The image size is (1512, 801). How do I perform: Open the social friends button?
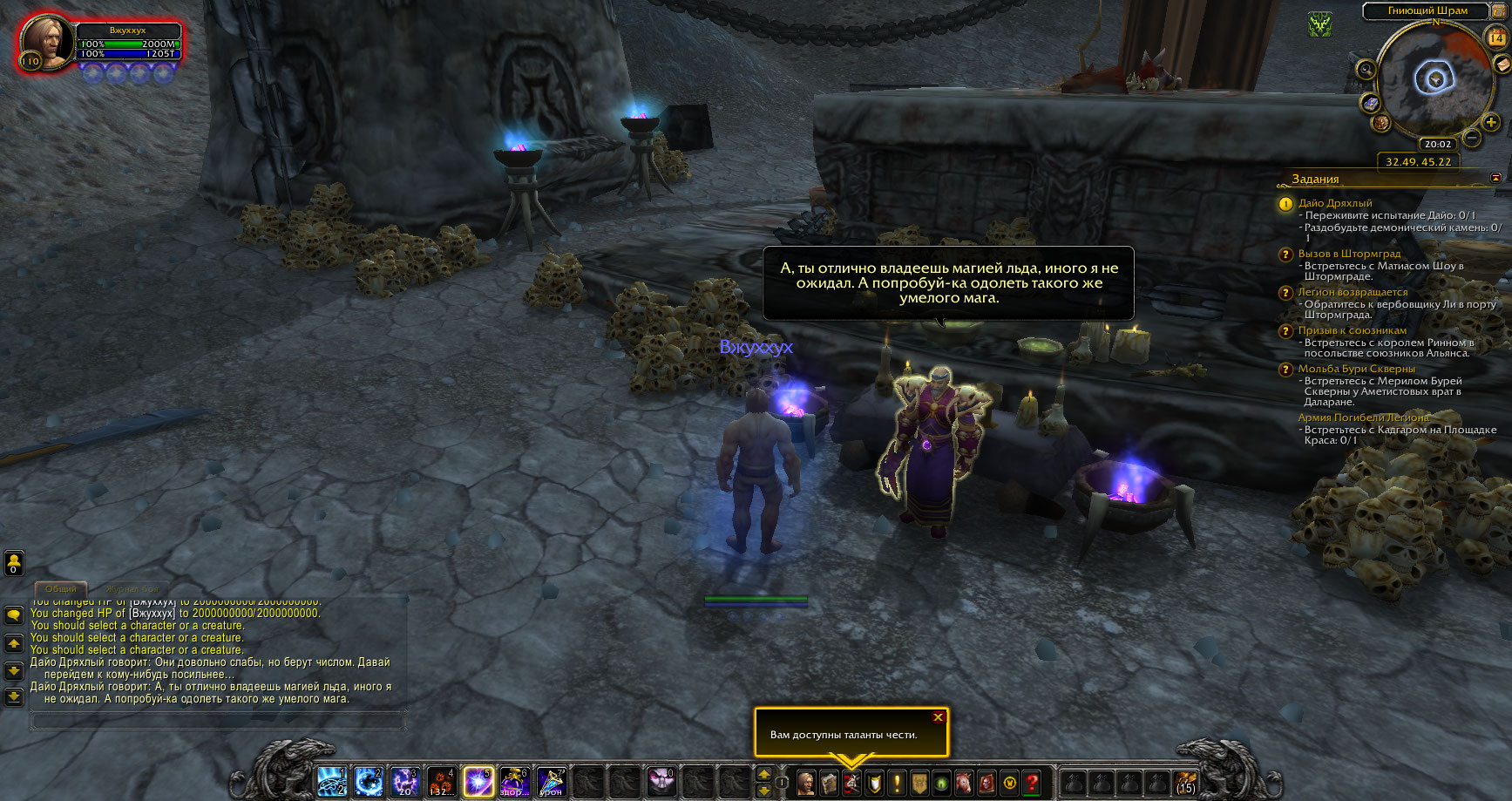[x=14, y=562]
